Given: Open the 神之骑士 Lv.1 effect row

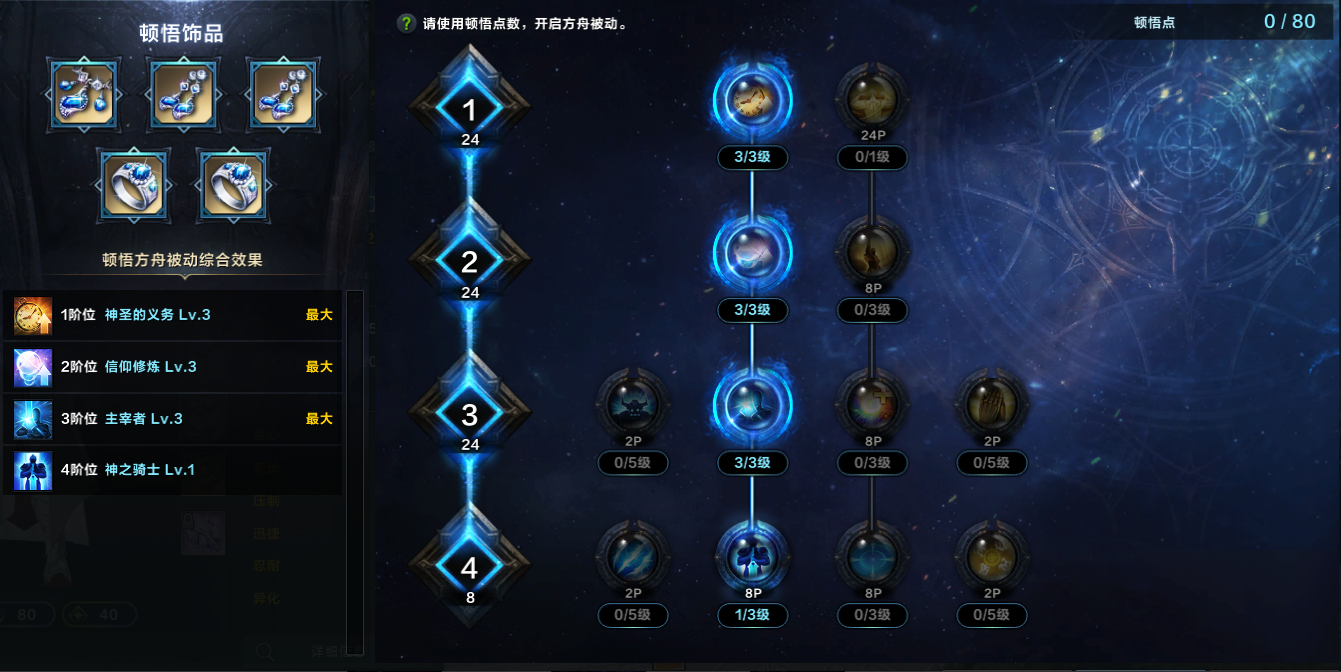Looking at the screenshot, I should click(x=172, y=470).
